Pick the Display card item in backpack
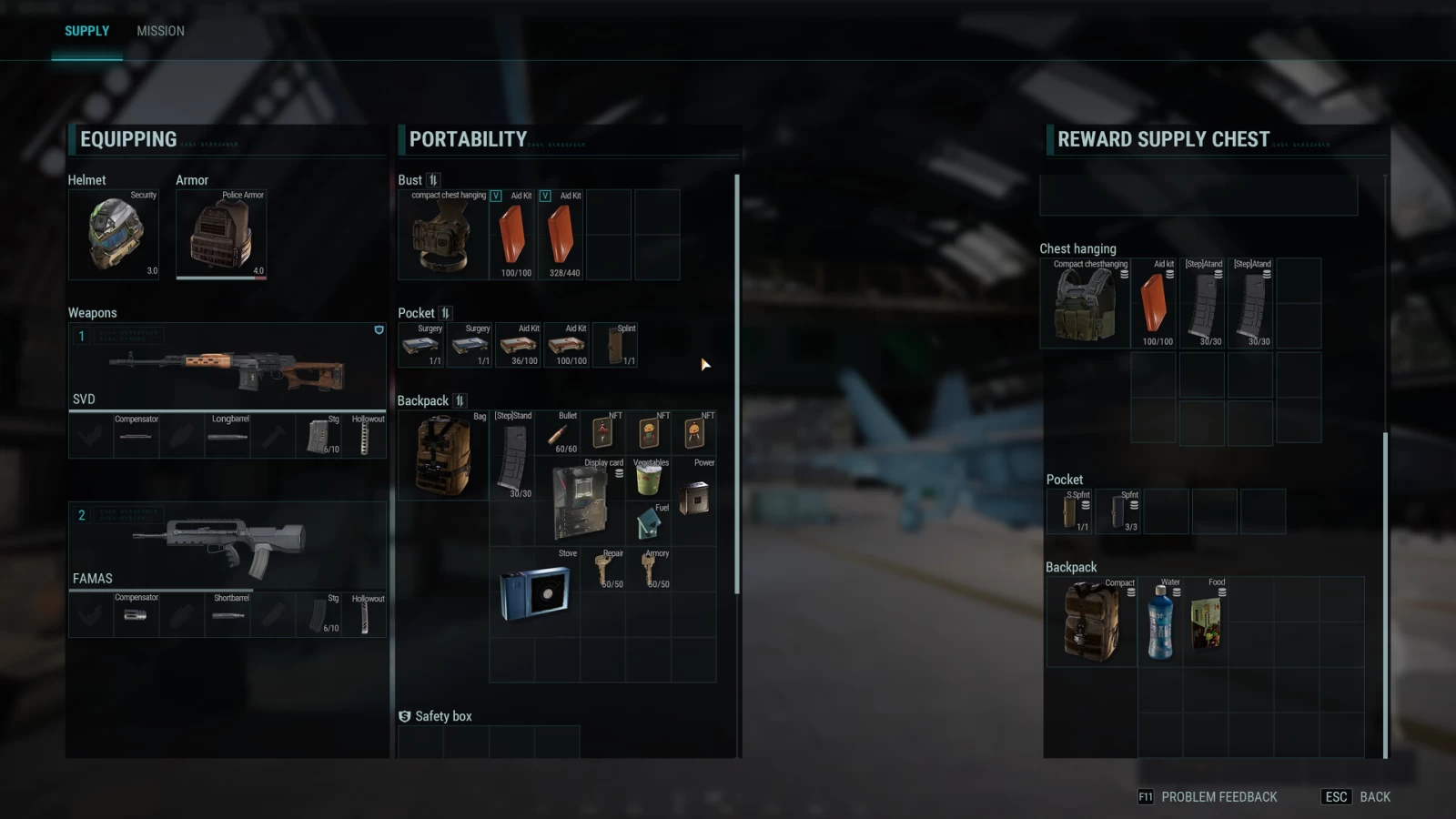1456x819 pixels. [580, 502]
